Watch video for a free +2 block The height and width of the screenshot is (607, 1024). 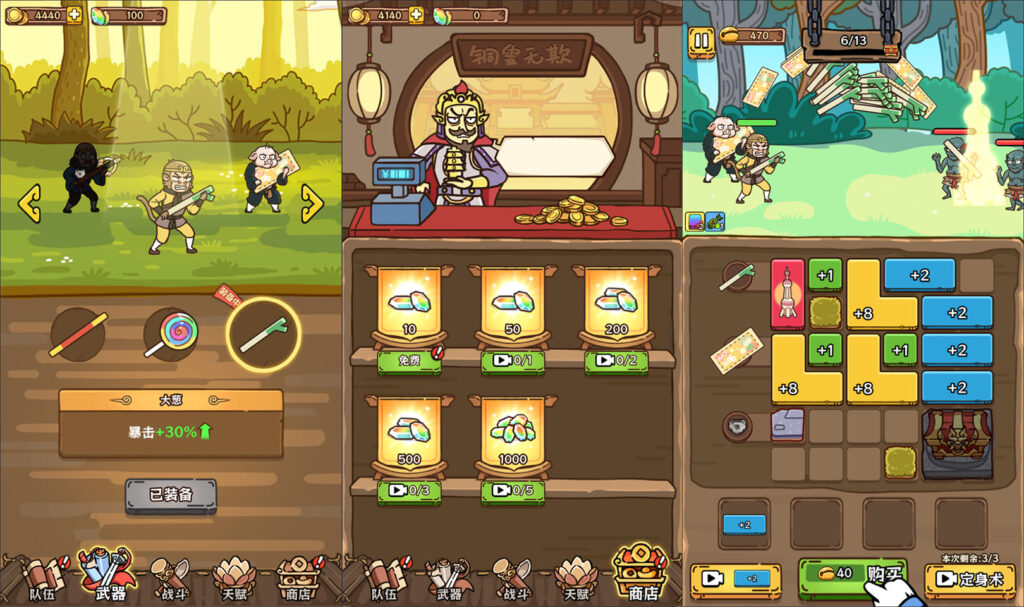736,579
